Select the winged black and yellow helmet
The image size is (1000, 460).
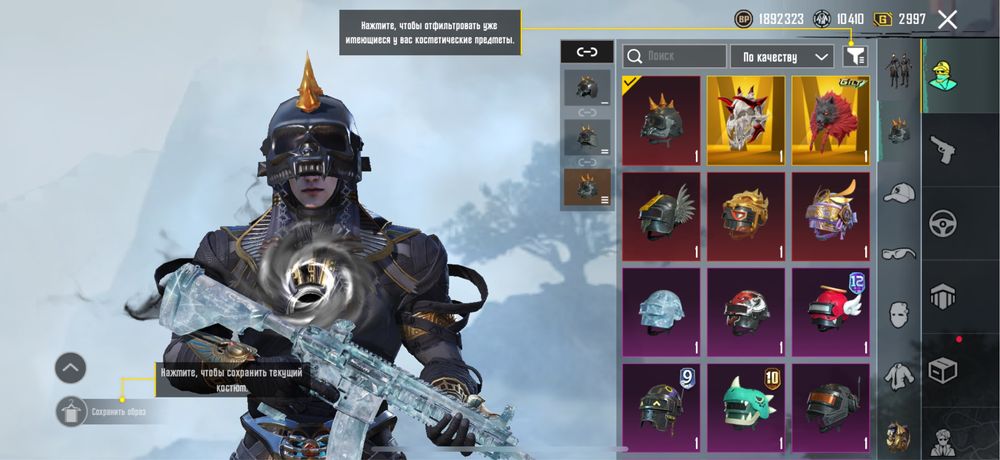click(661, 216)
